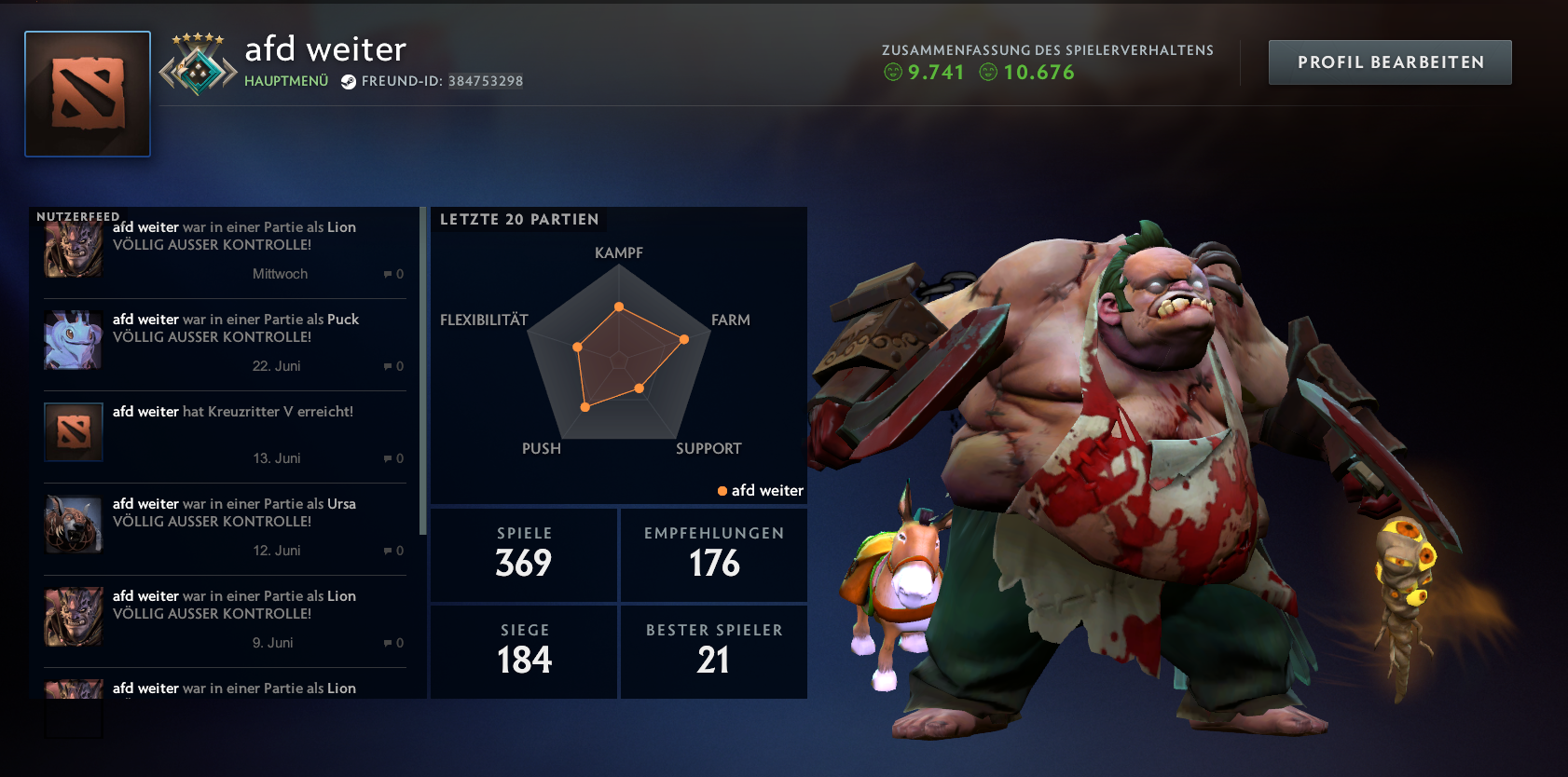Comment on the 13. Juni rank post
Viewport: 1568px width, 777px height.
click(393, 458)
